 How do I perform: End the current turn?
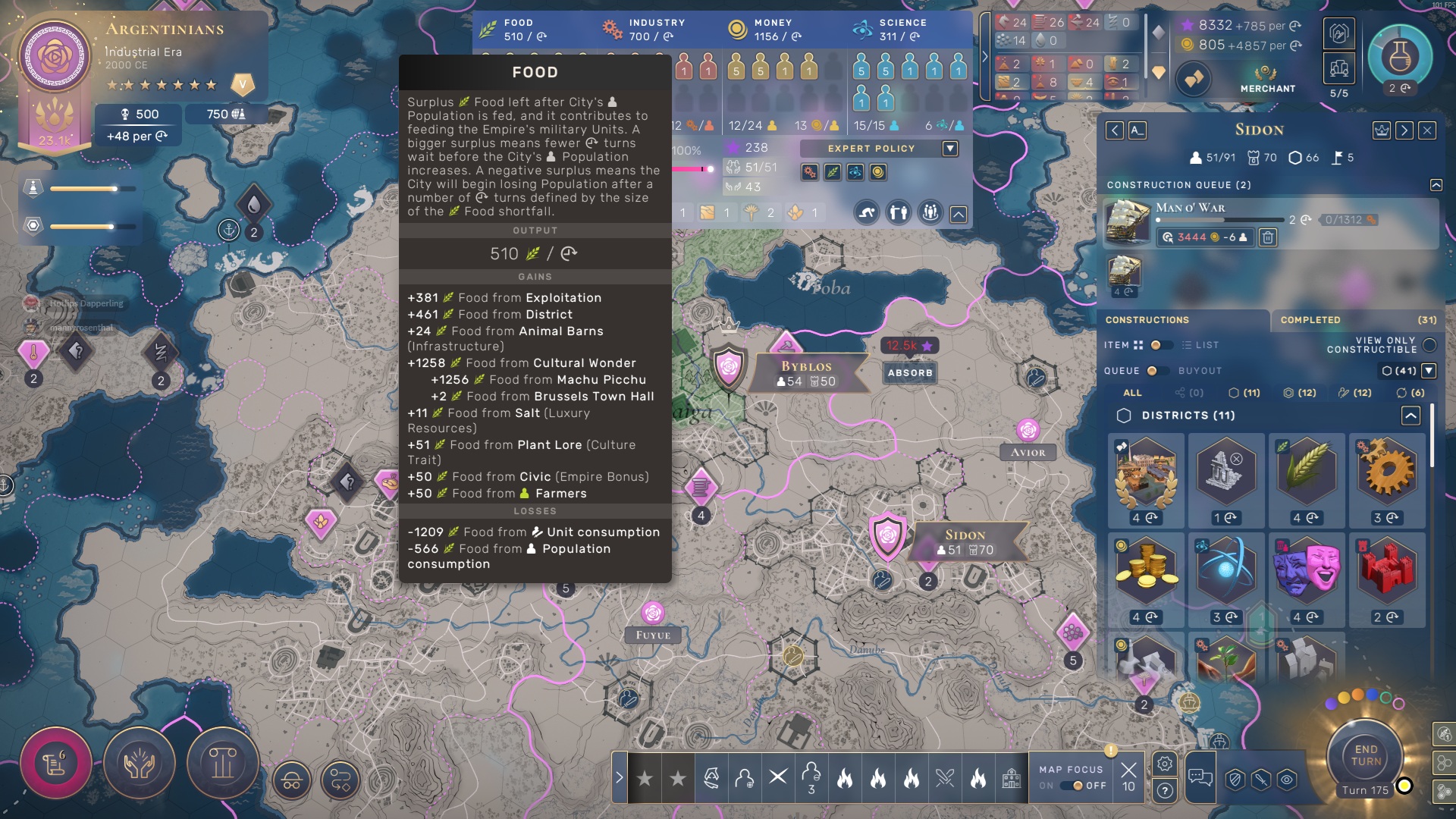pyautogui.click(x=1365, y=755)
